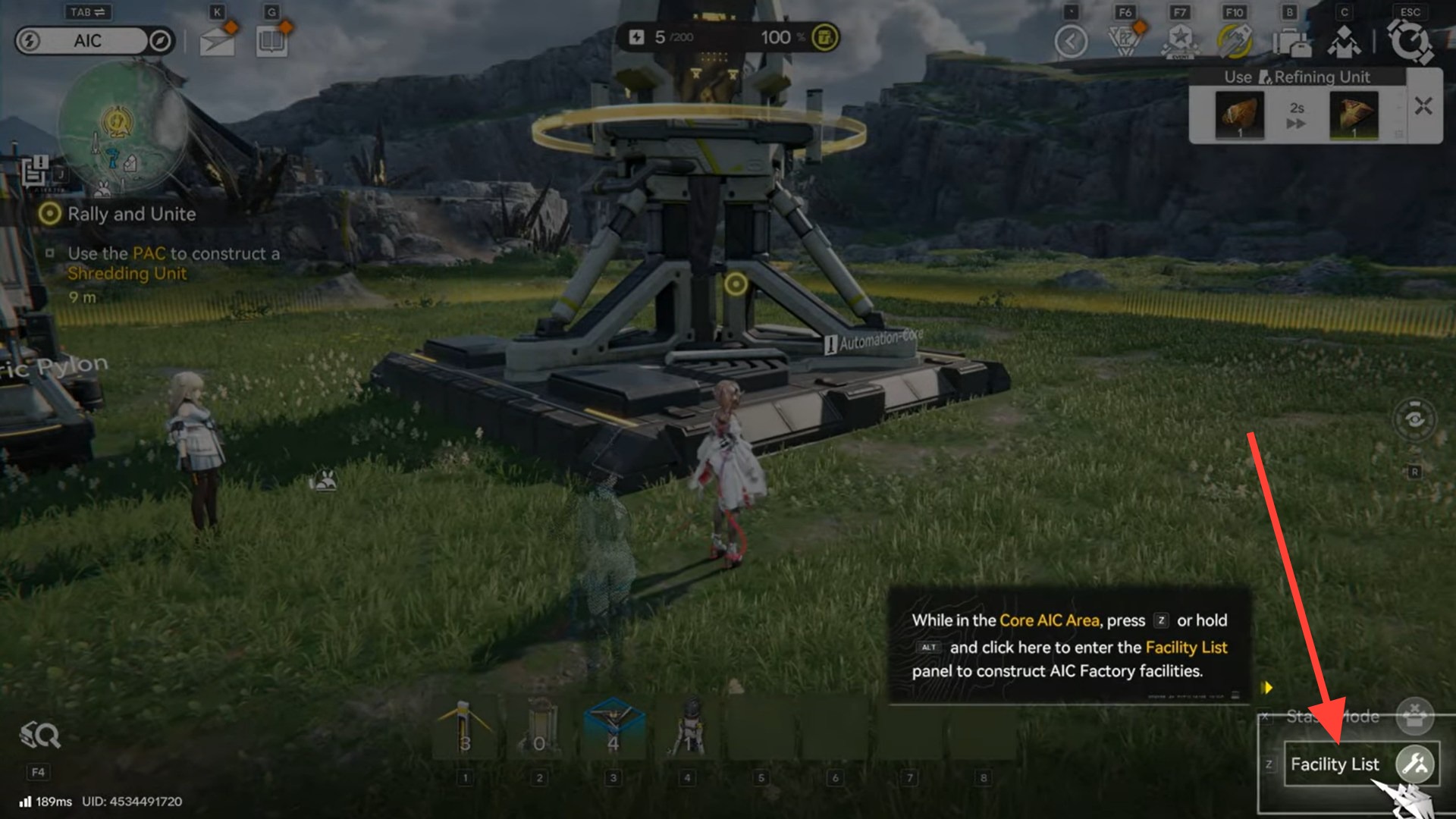Select the refined output item in recipe panel
1456x819 pixels.
(x=1354, y=115)
